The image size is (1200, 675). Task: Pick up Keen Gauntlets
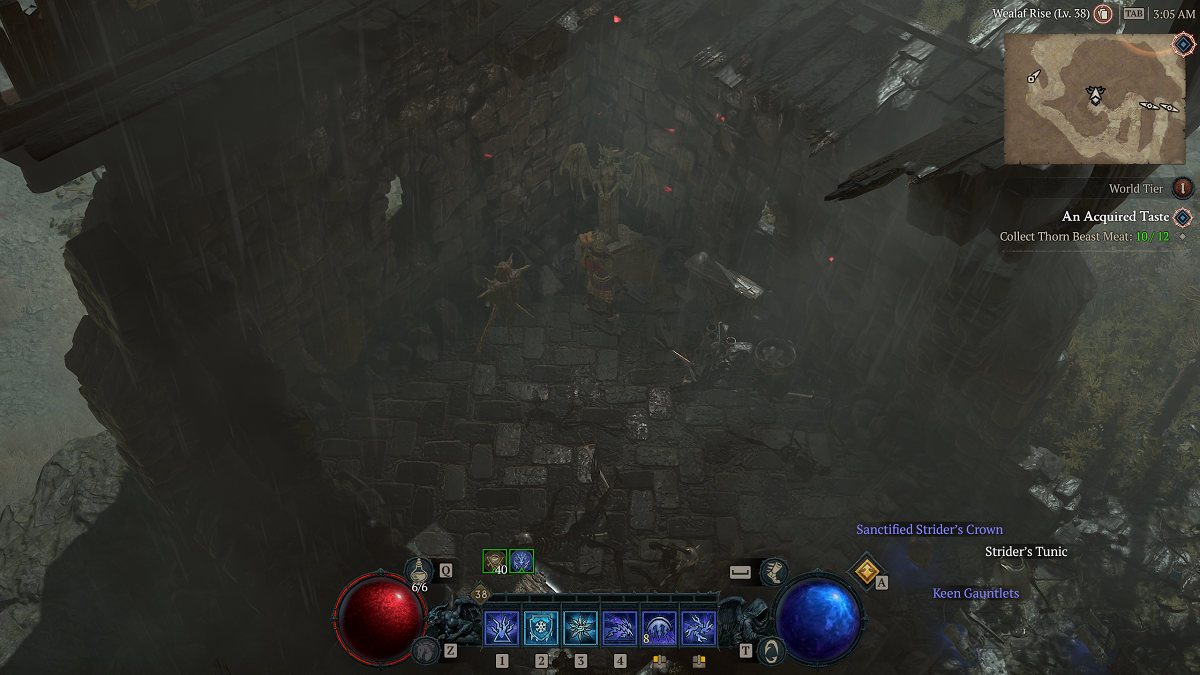tap(975, 594)
